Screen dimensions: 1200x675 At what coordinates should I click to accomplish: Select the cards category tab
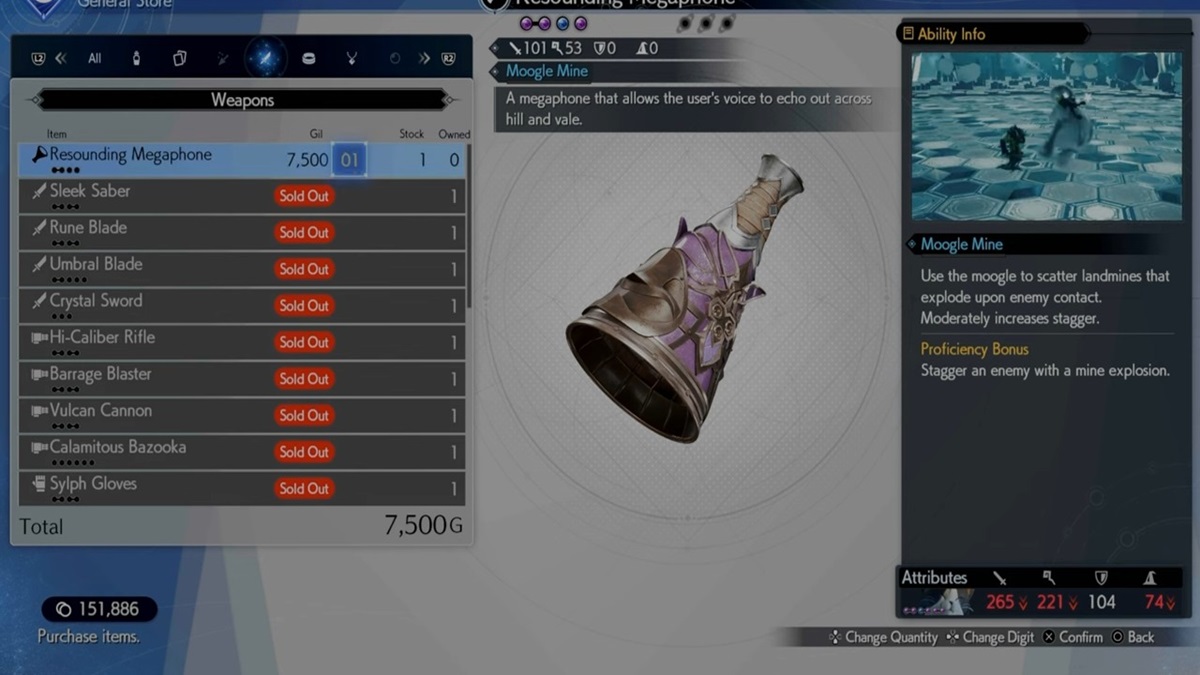[179, 59]
